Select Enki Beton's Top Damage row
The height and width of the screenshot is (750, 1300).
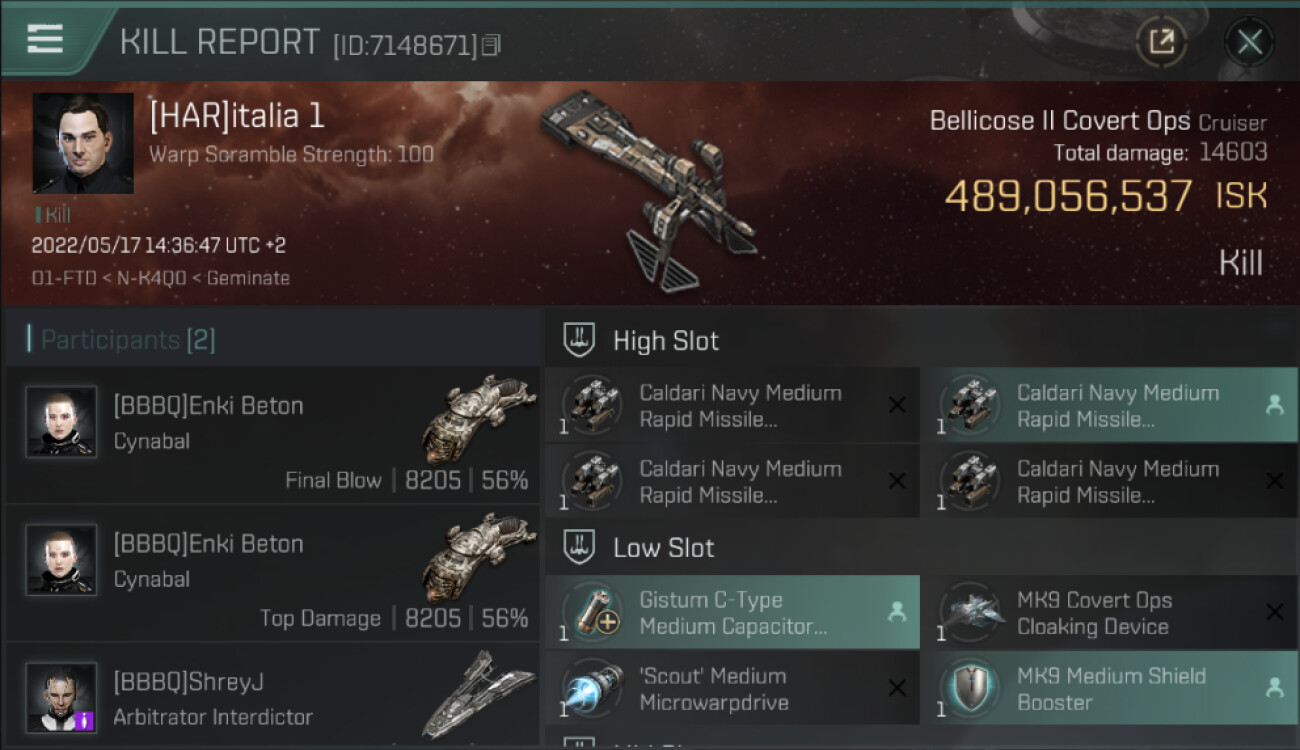click(272, 573)
